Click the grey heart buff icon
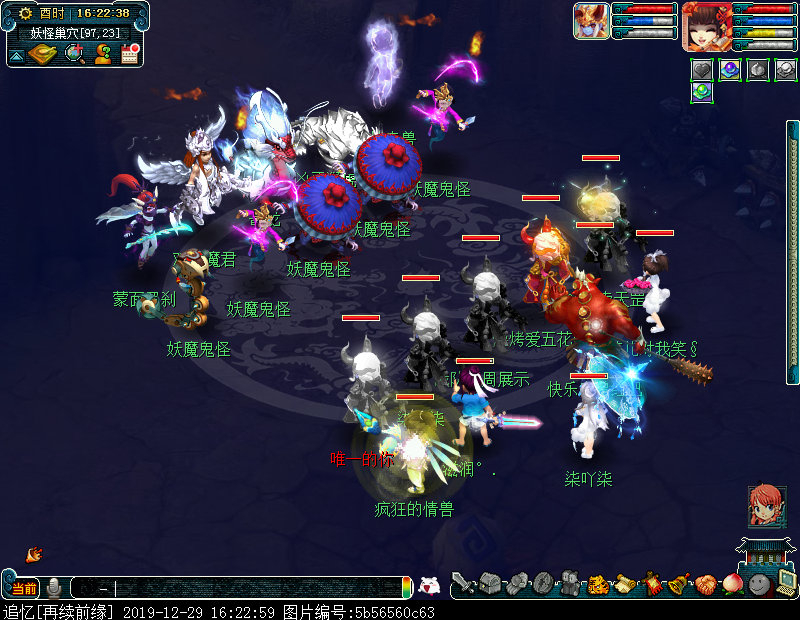 [703, 70]
